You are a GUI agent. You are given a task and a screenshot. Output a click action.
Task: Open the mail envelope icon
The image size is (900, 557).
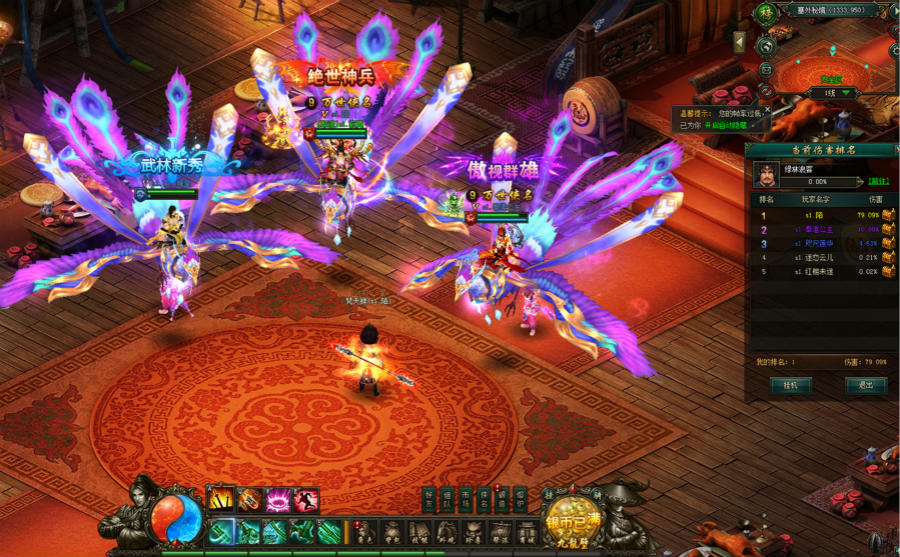click(x=766, y=70)
